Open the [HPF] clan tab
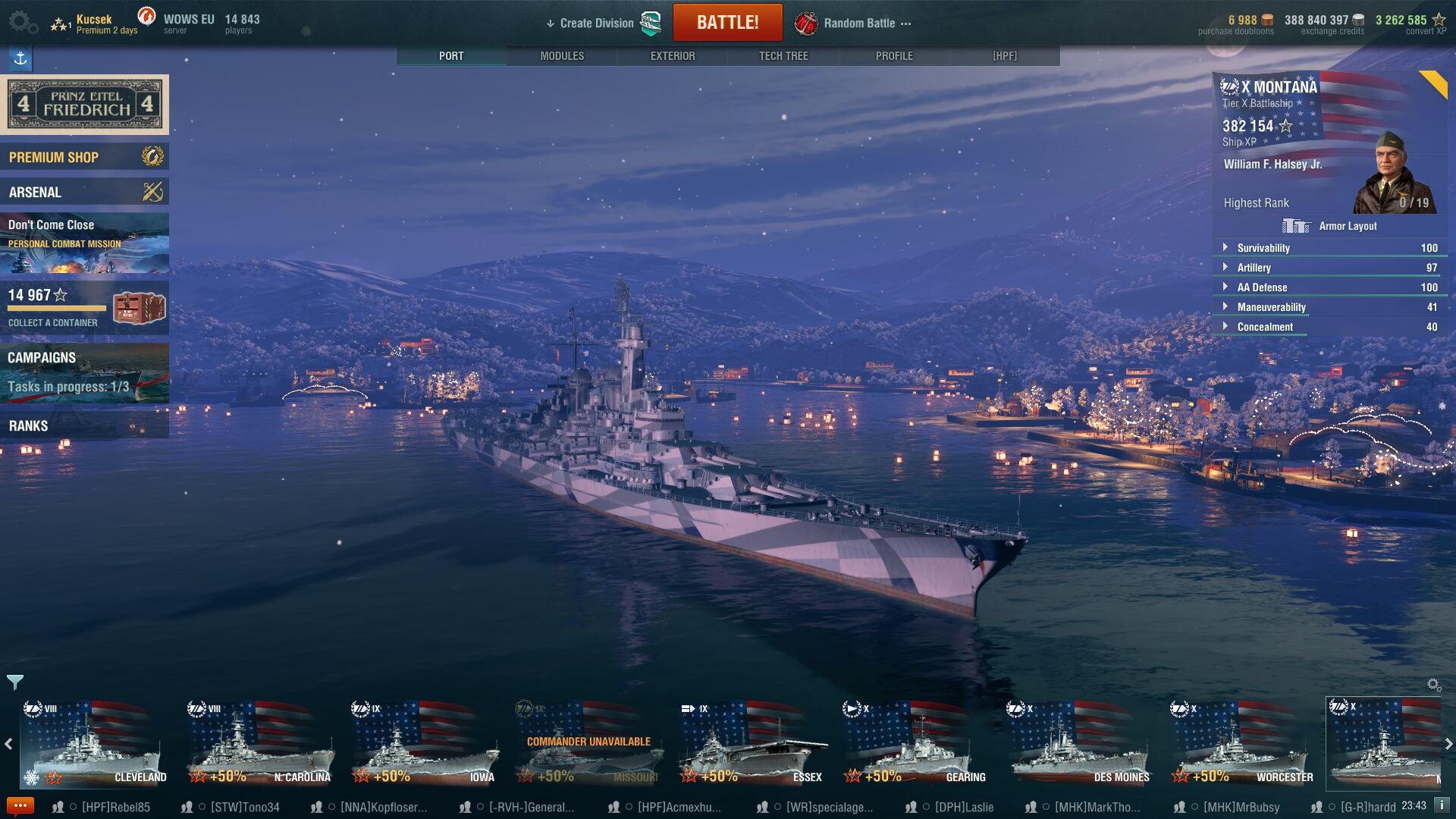The image size is (1456, 819). [x=1005, y=56]
